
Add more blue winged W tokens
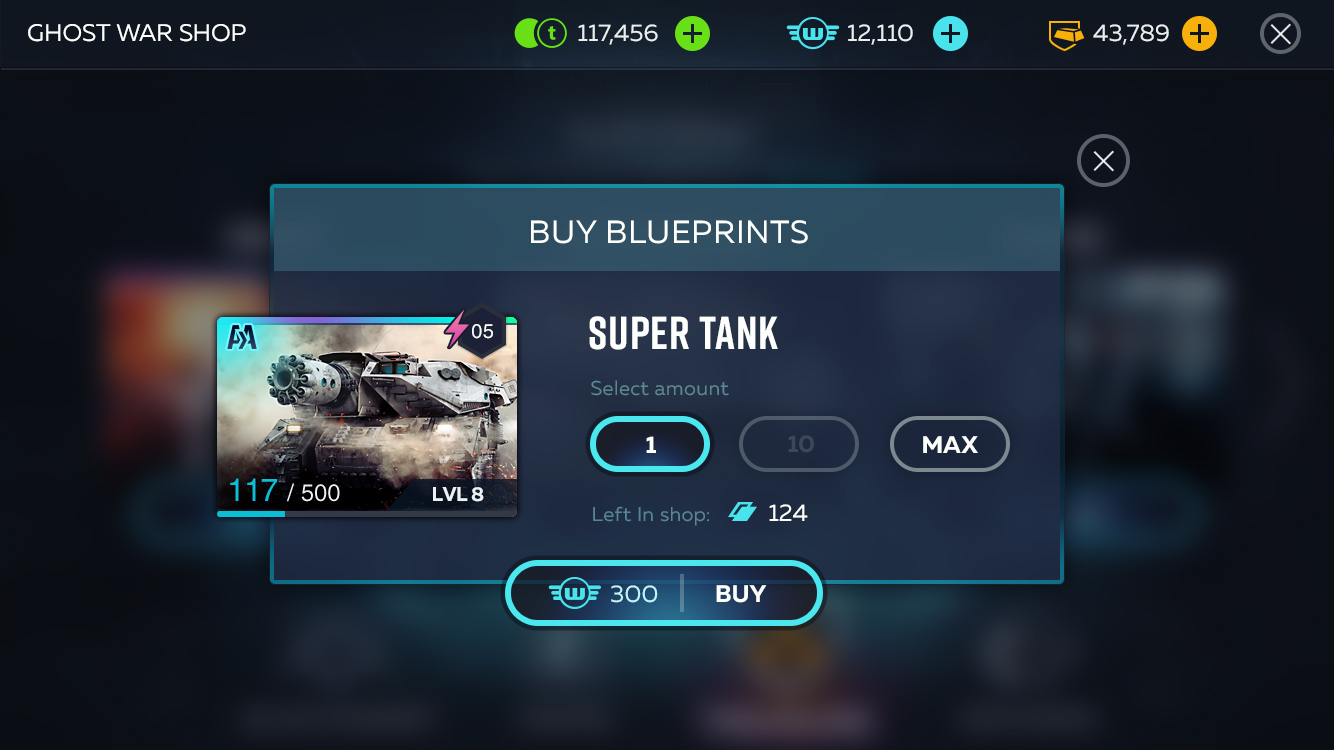pyautogui.click(x=950, y=34)
